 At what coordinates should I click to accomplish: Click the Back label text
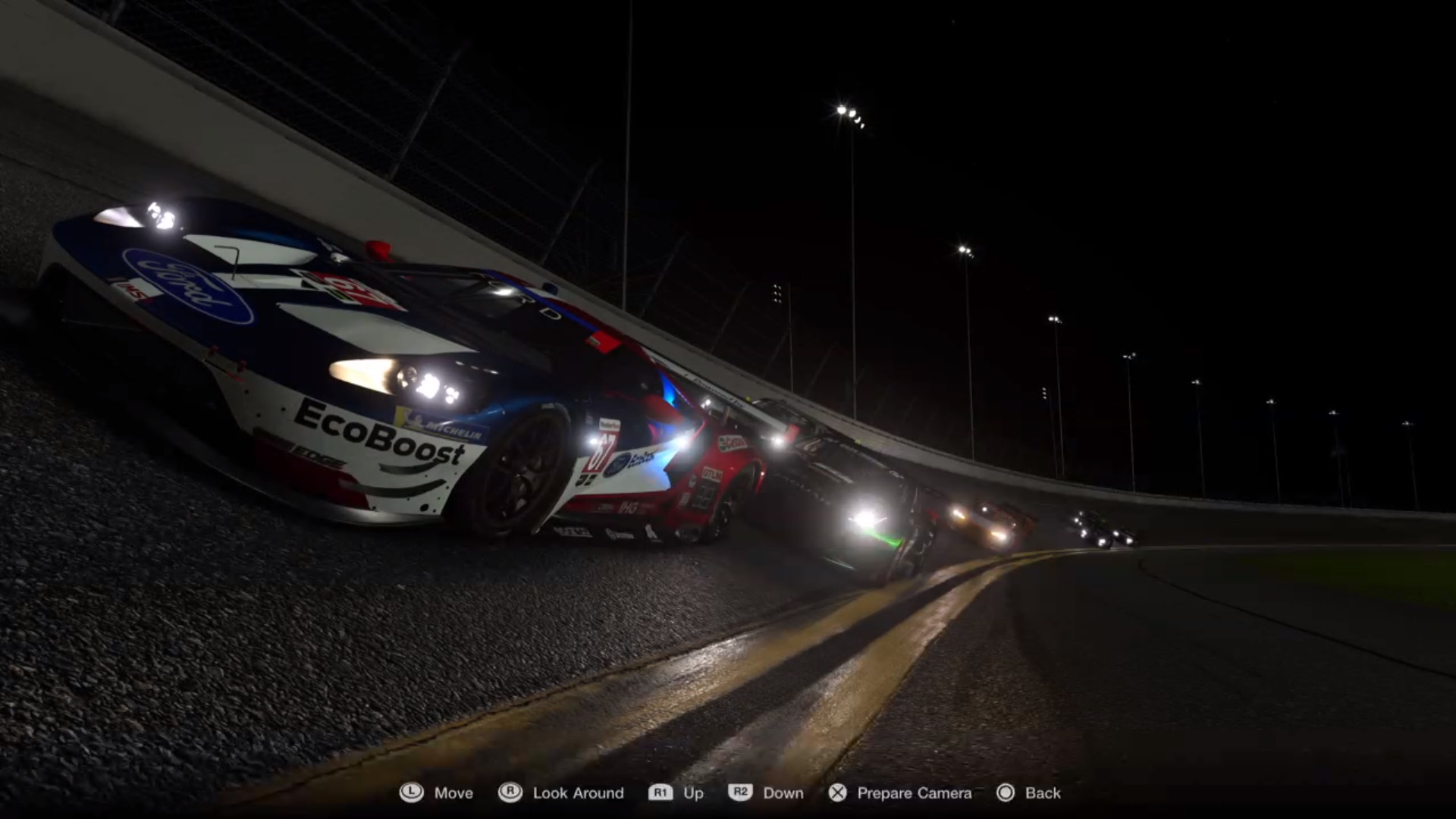point(1042,793)
